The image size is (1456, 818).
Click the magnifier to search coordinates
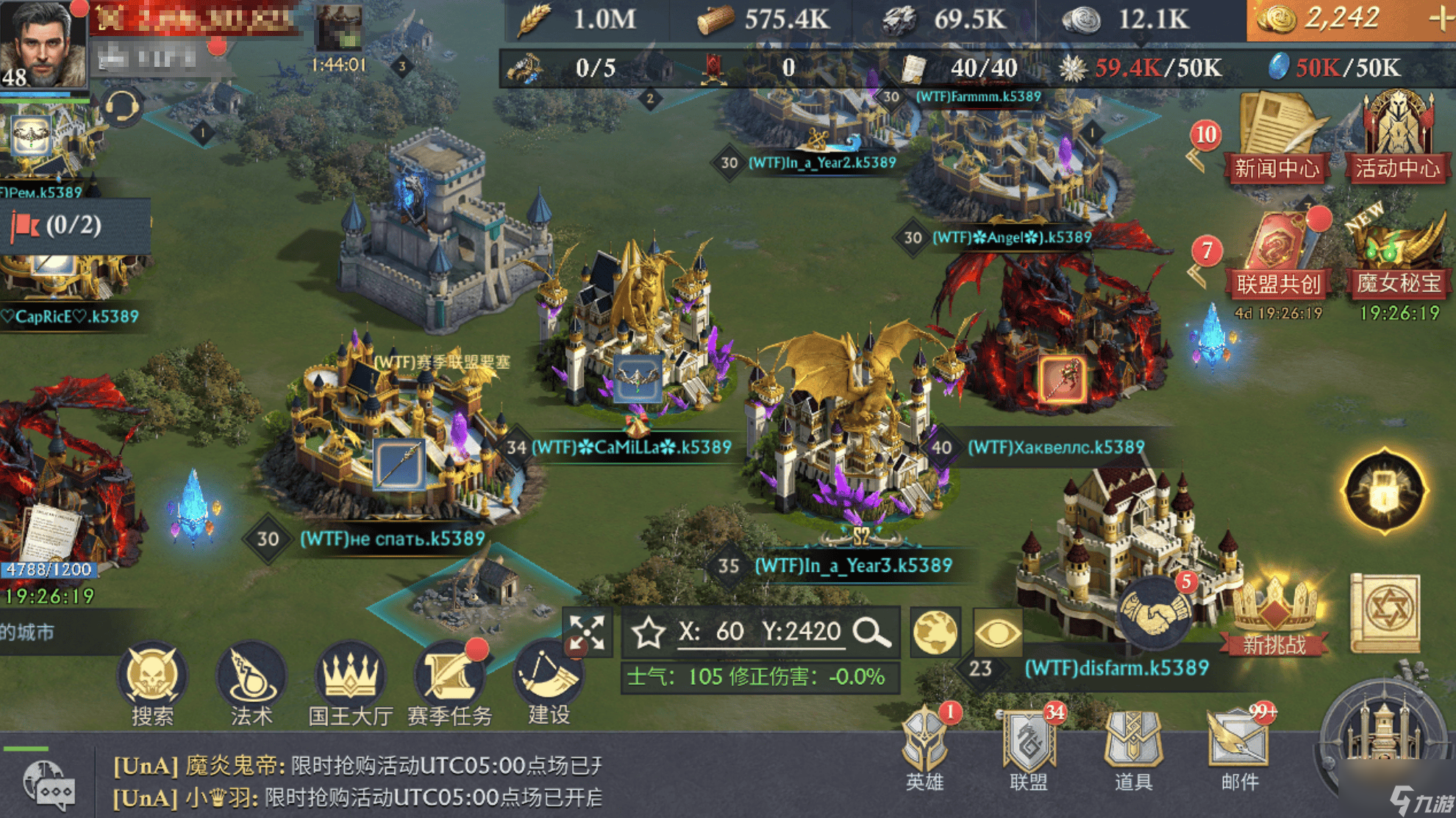(x=871, y=631)
